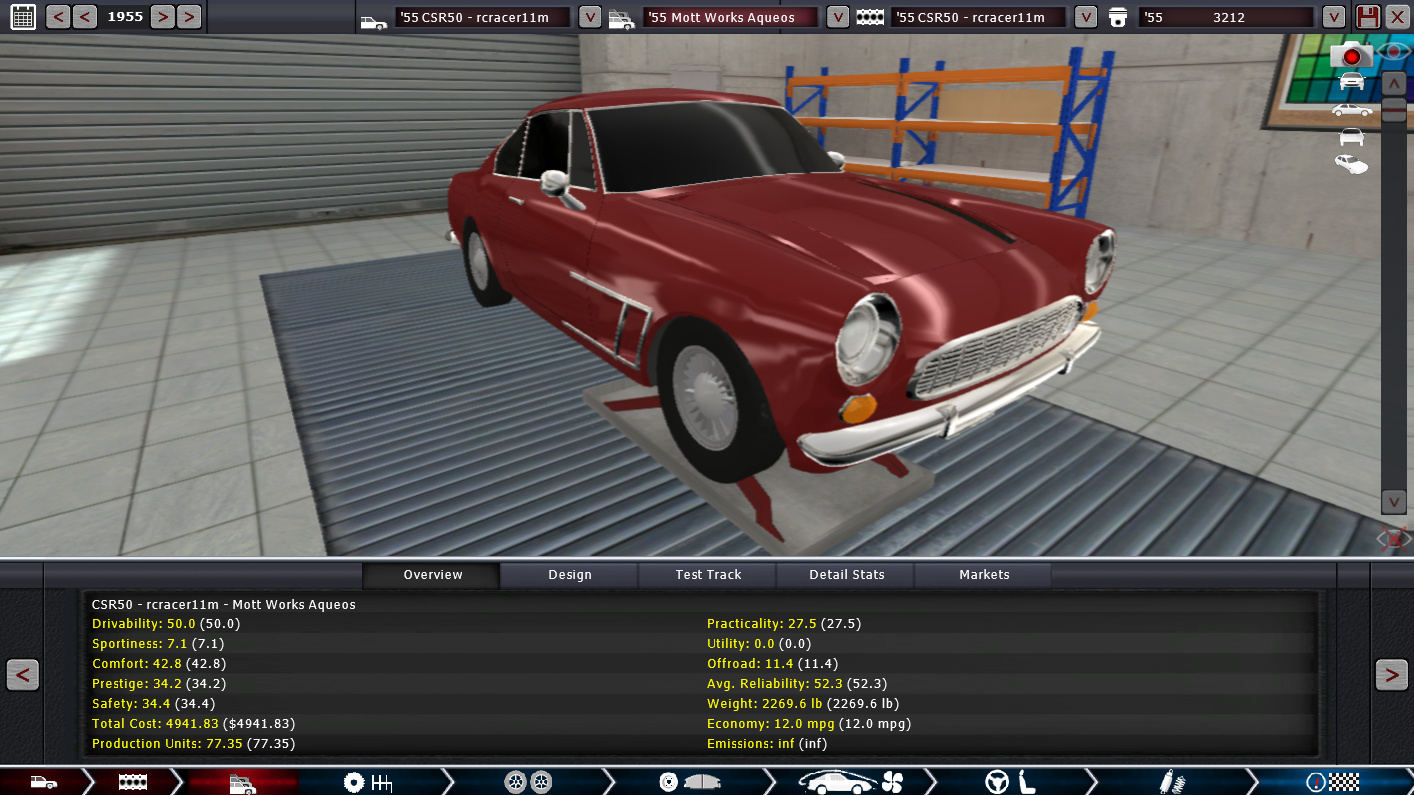Save the car with the floppy disk icon

point(1367,17)
